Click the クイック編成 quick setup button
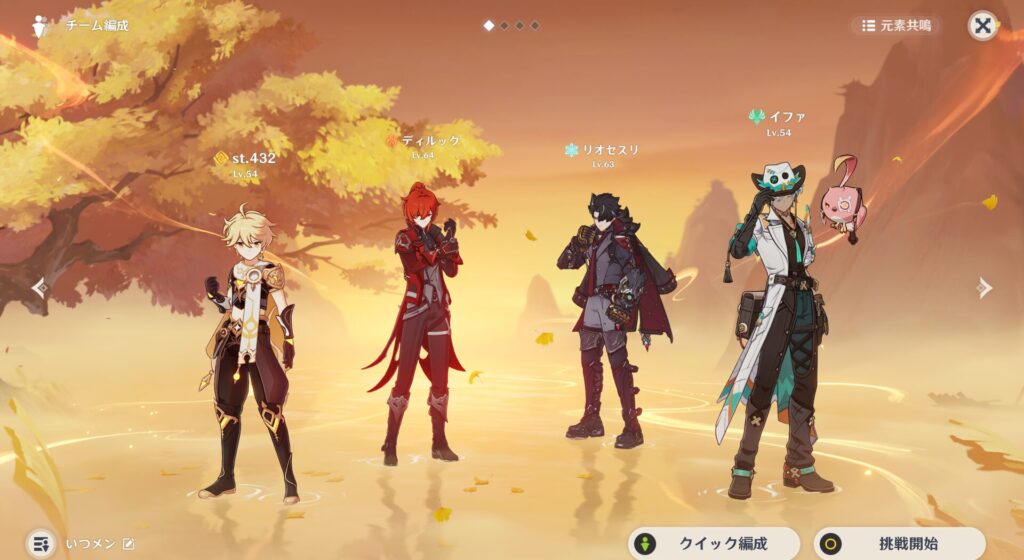The image size is (1024, 560). coord(714,544)
